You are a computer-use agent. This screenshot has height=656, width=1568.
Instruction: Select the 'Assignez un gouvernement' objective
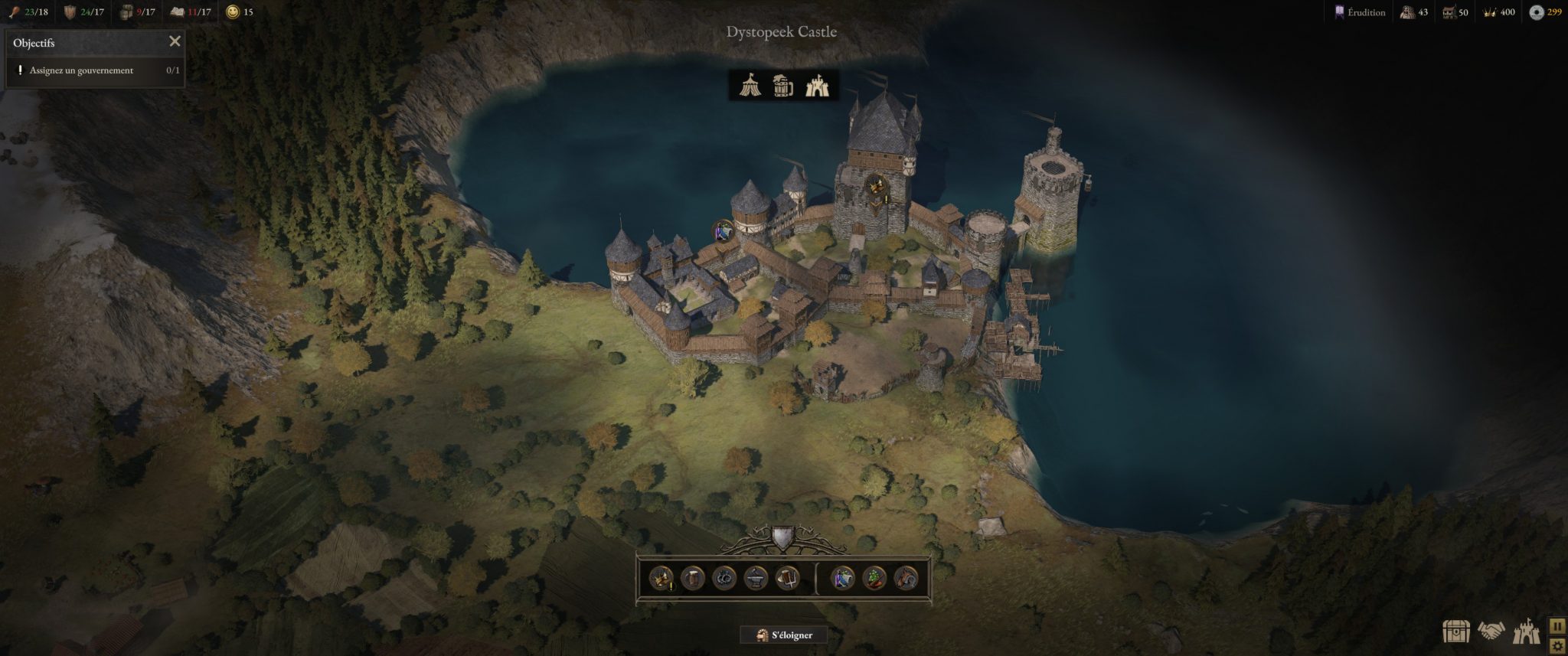click(x=81, y=70)
